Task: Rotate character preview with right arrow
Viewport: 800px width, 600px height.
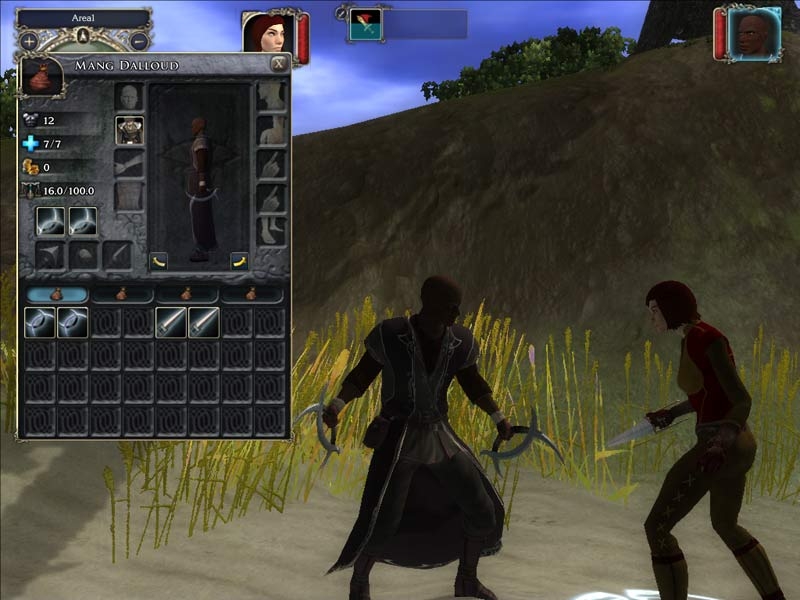Action: [239, 262]
